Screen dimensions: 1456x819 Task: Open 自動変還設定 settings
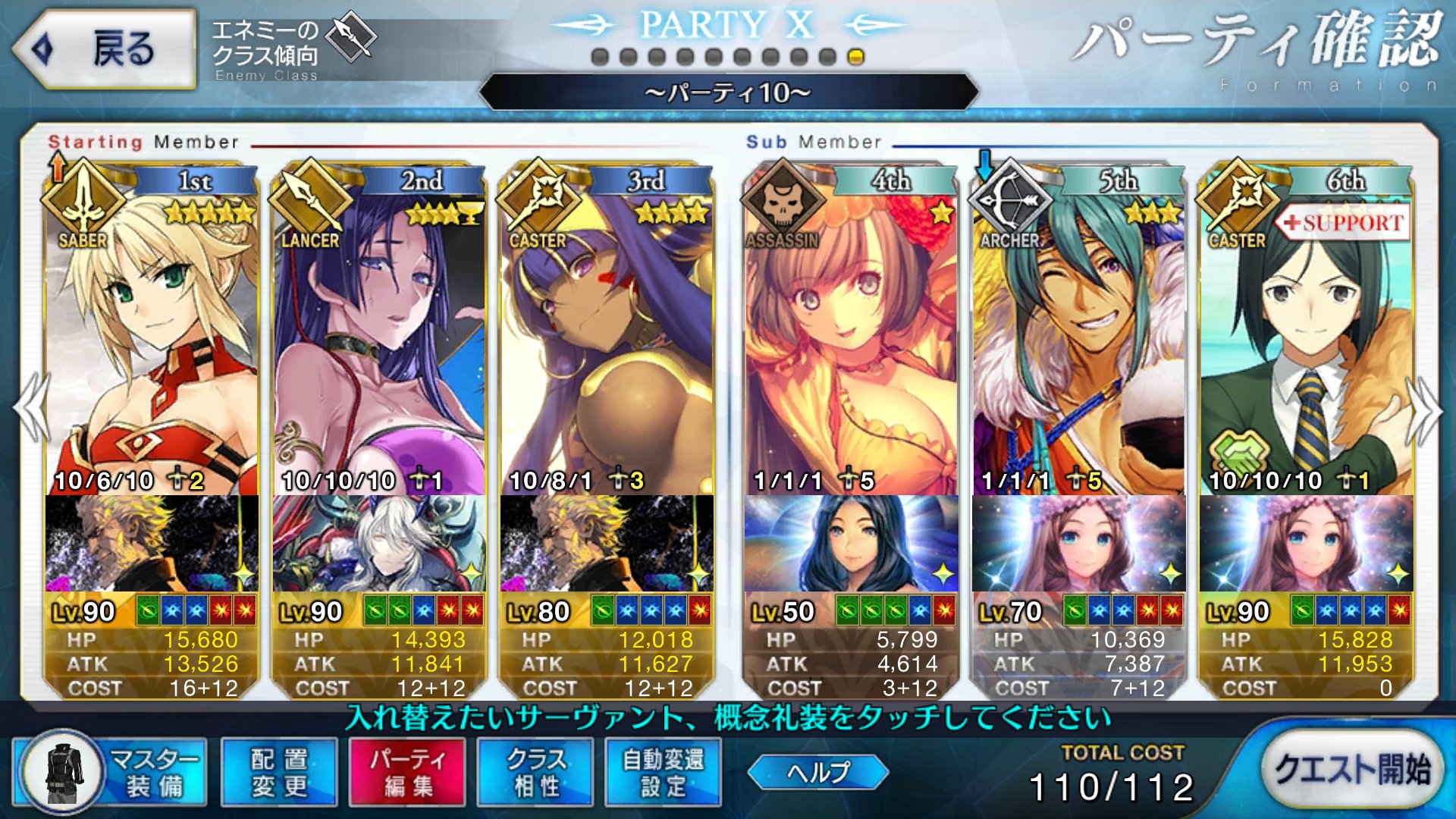[664, 772]
